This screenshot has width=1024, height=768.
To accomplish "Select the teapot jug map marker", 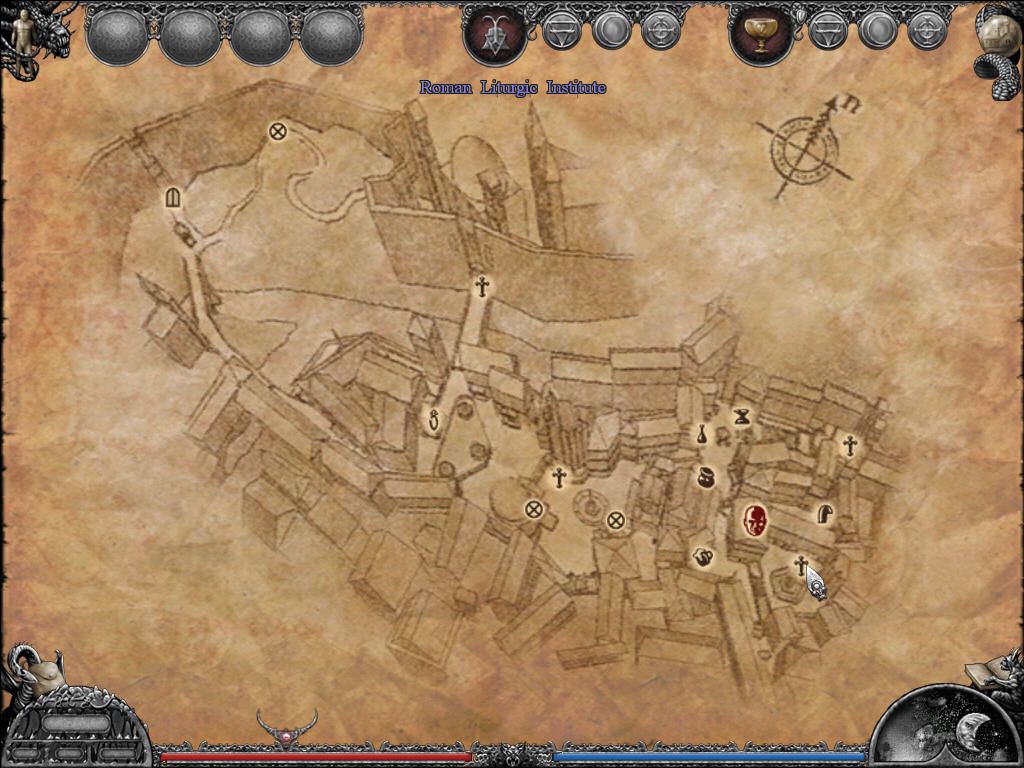I will [x=703, y=556].
